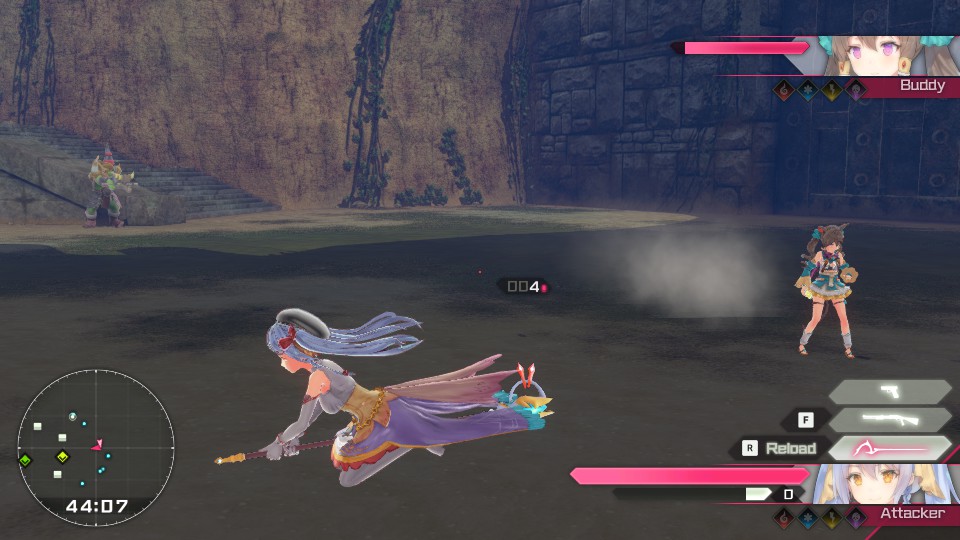Click the Buddy's ice snowflake element icon

[808, 89]
